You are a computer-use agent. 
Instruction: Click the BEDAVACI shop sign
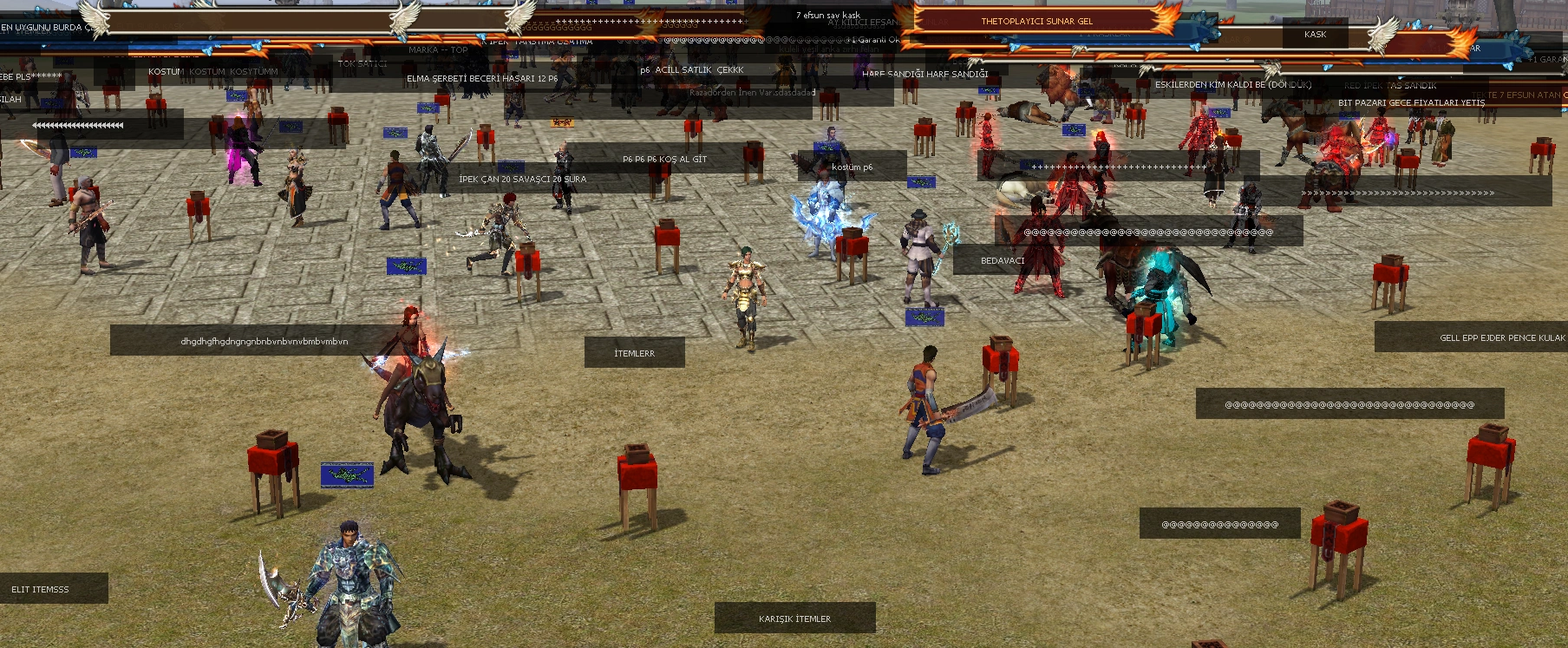pyautogui.click(x=1003, y=260)
